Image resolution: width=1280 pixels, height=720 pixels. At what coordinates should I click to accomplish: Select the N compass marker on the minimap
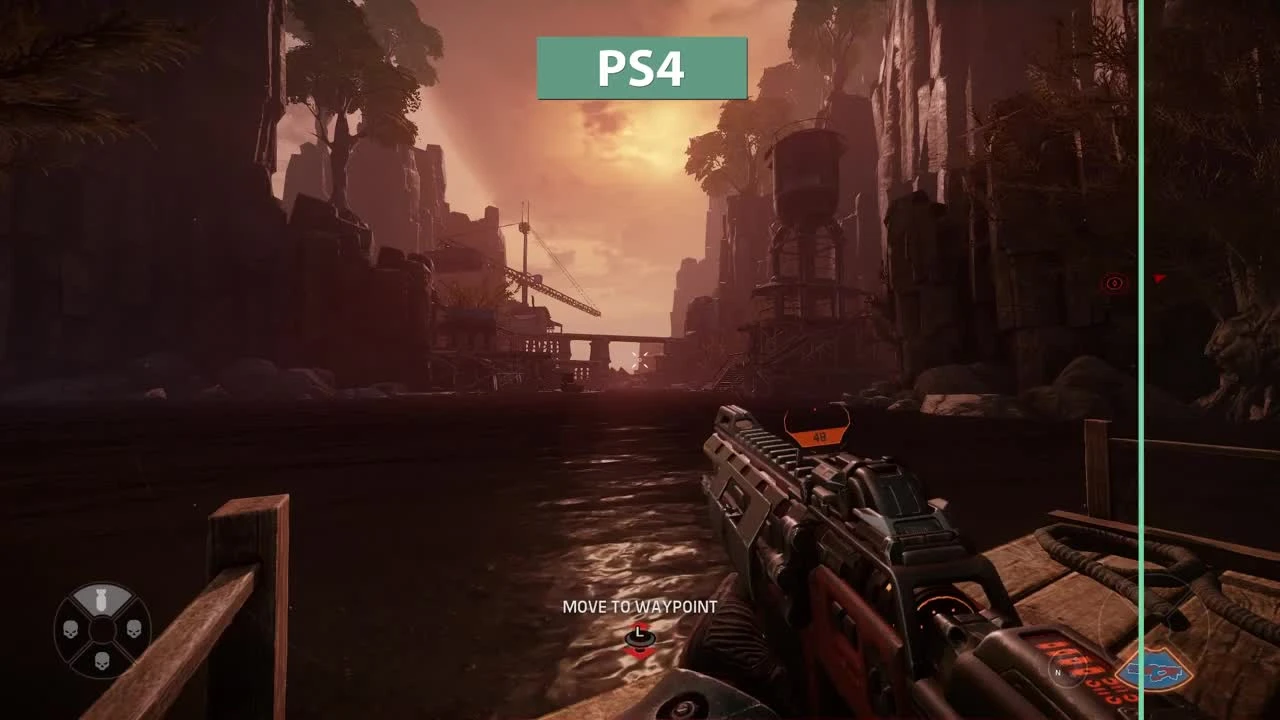click(1058, 673)
